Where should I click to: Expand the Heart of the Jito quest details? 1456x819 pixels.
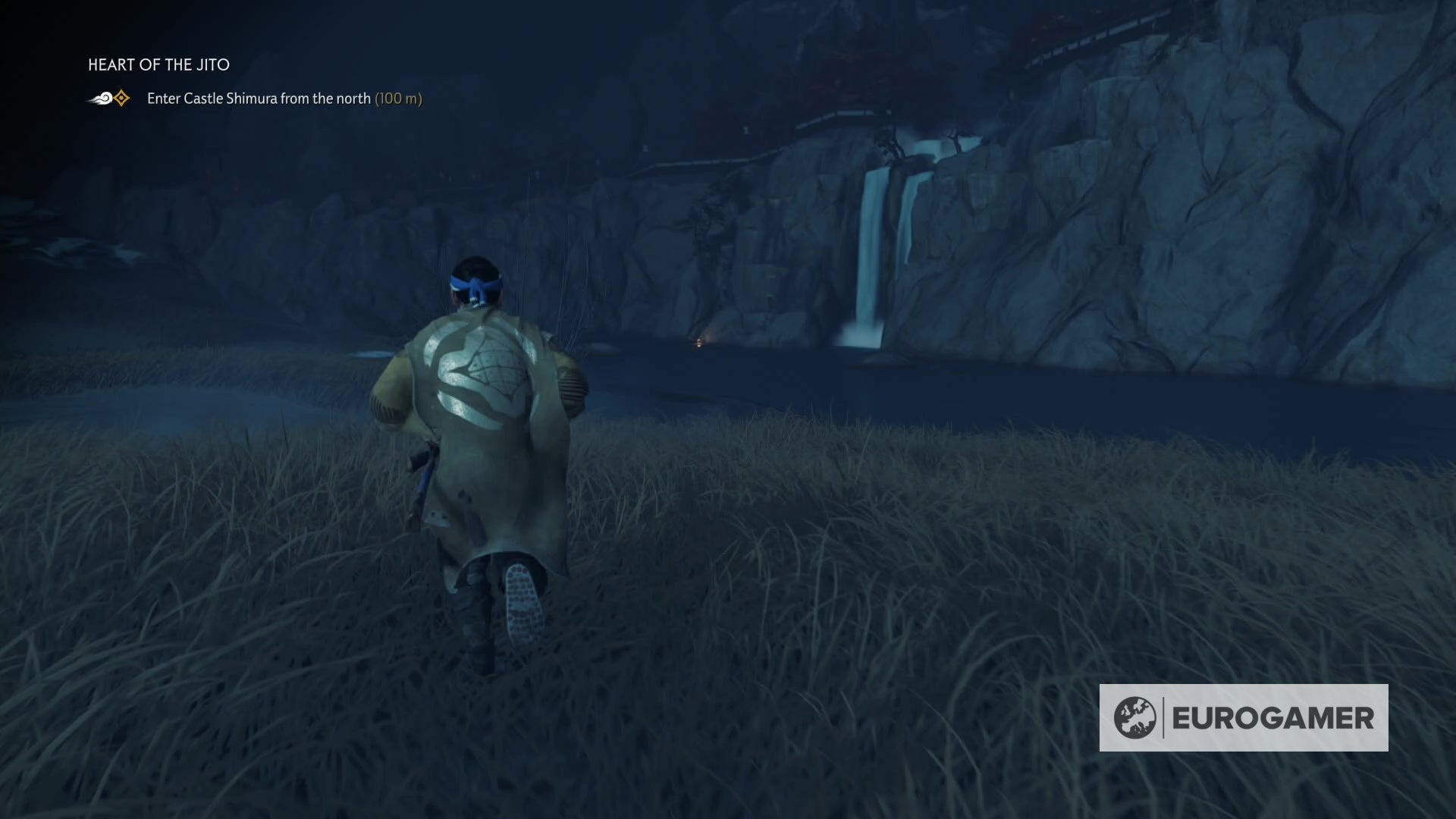tap(158, 65)
